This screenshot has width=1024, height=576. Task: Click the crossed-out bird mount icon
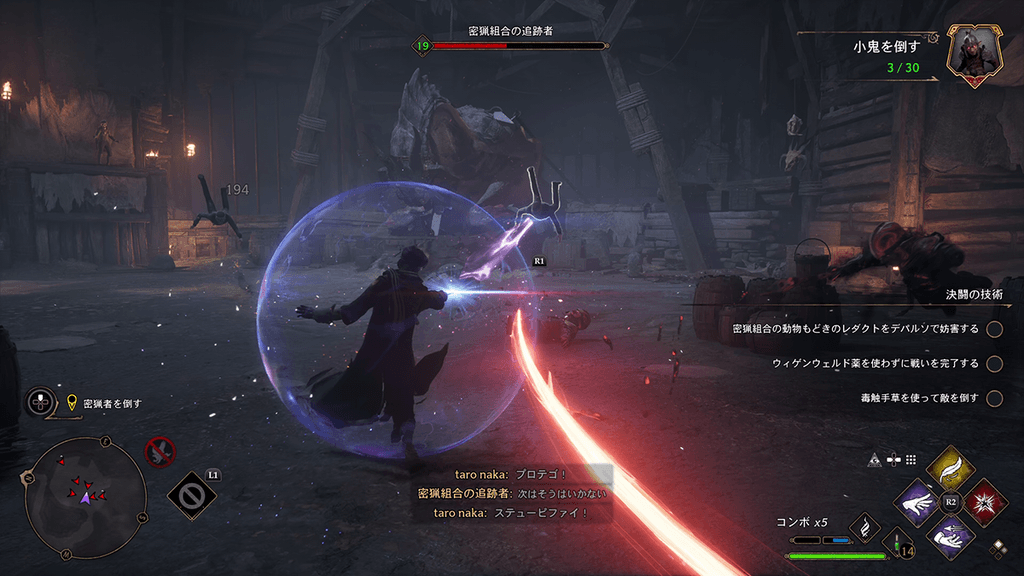pyautogui.click(x=159, y=452)
